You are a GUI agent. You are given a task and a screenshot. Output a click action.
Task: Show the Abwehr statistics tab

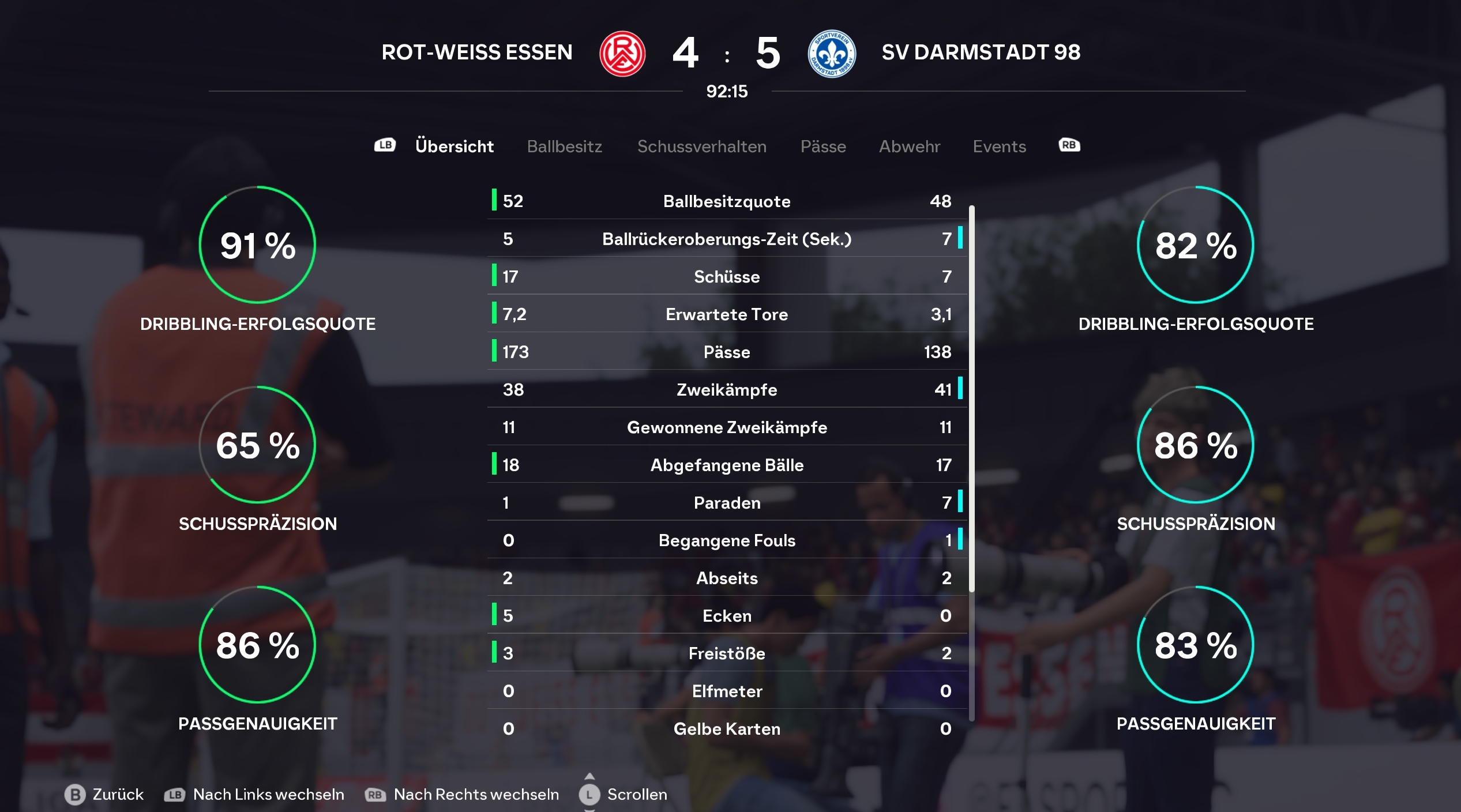coord(909,146)
